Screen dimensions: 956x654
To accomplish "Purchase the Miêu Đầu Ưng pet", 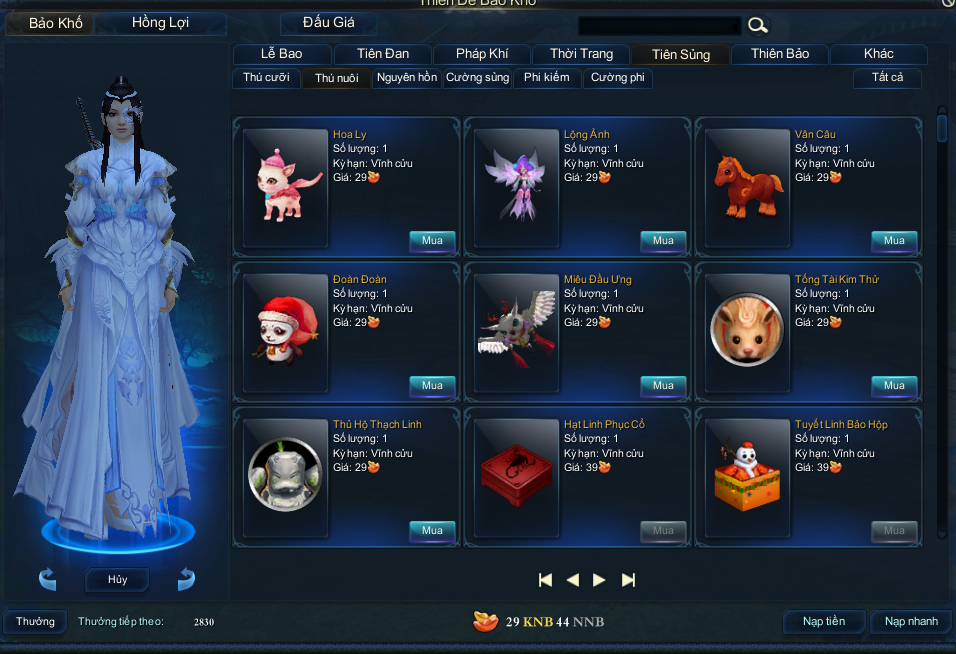I will pyautogui.click(x=663, y=386).
